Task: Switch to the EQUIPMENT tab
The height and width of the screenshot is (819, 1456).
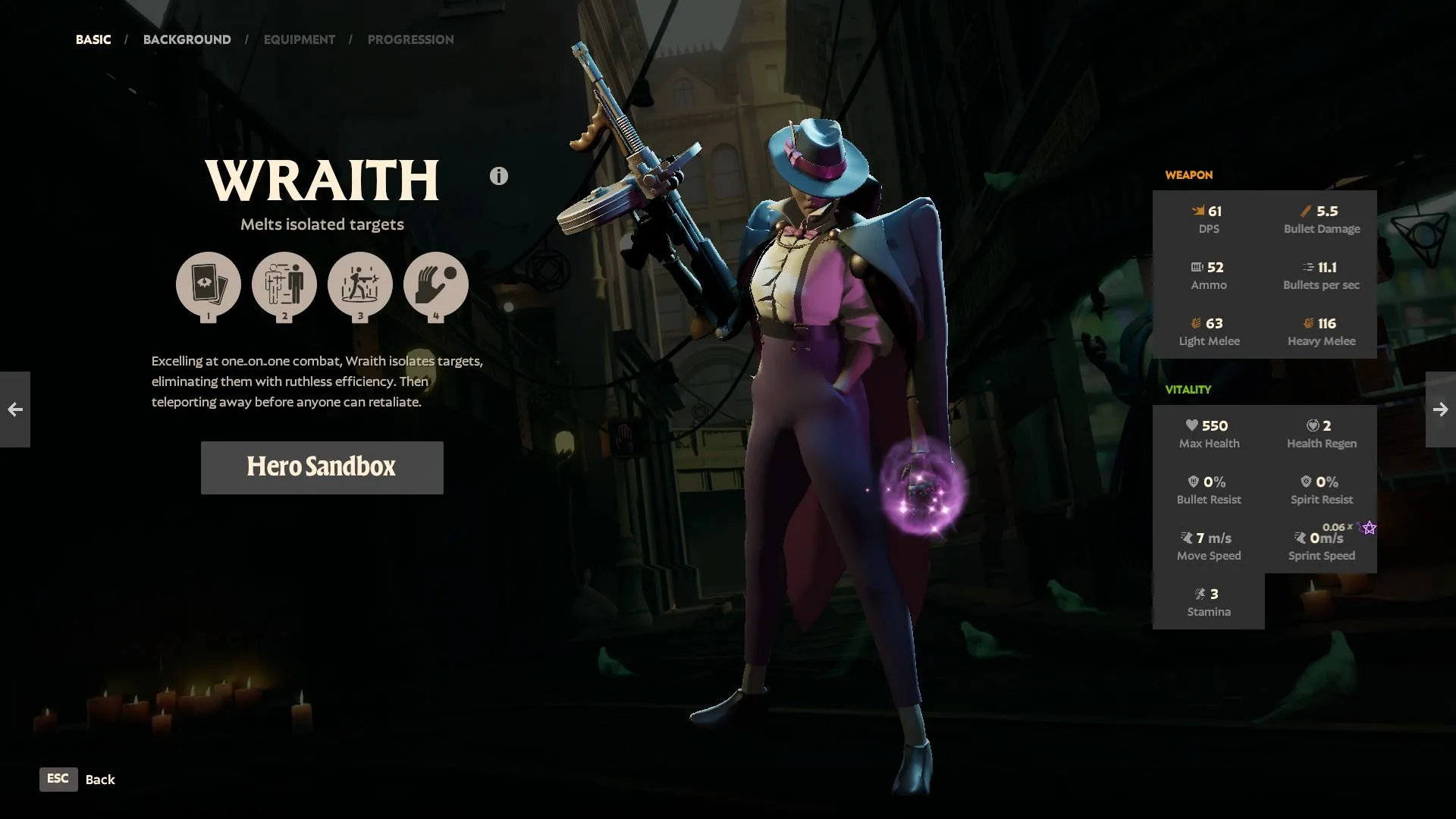Action: click(x=299, y=39)
